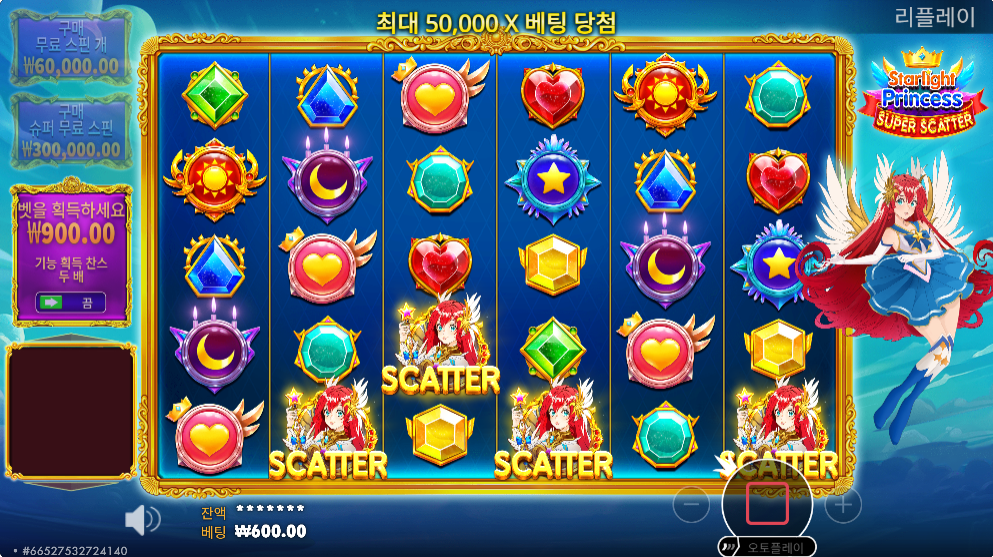Increase the bet with the plus button
This screenshot has width=993, height=557.
[842, 505]
